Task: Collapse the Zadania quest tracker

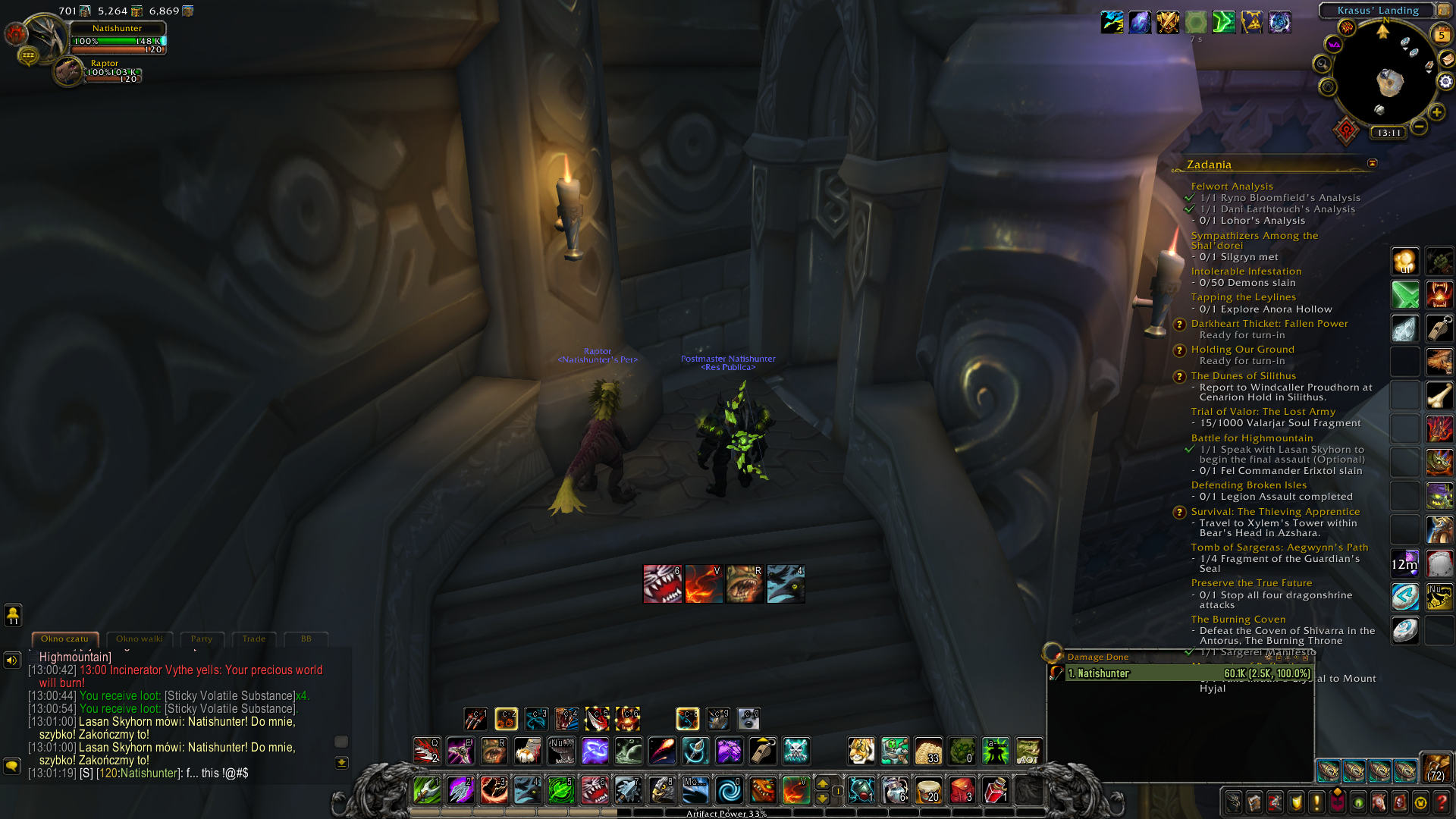Action: [x=1372, y=164]
